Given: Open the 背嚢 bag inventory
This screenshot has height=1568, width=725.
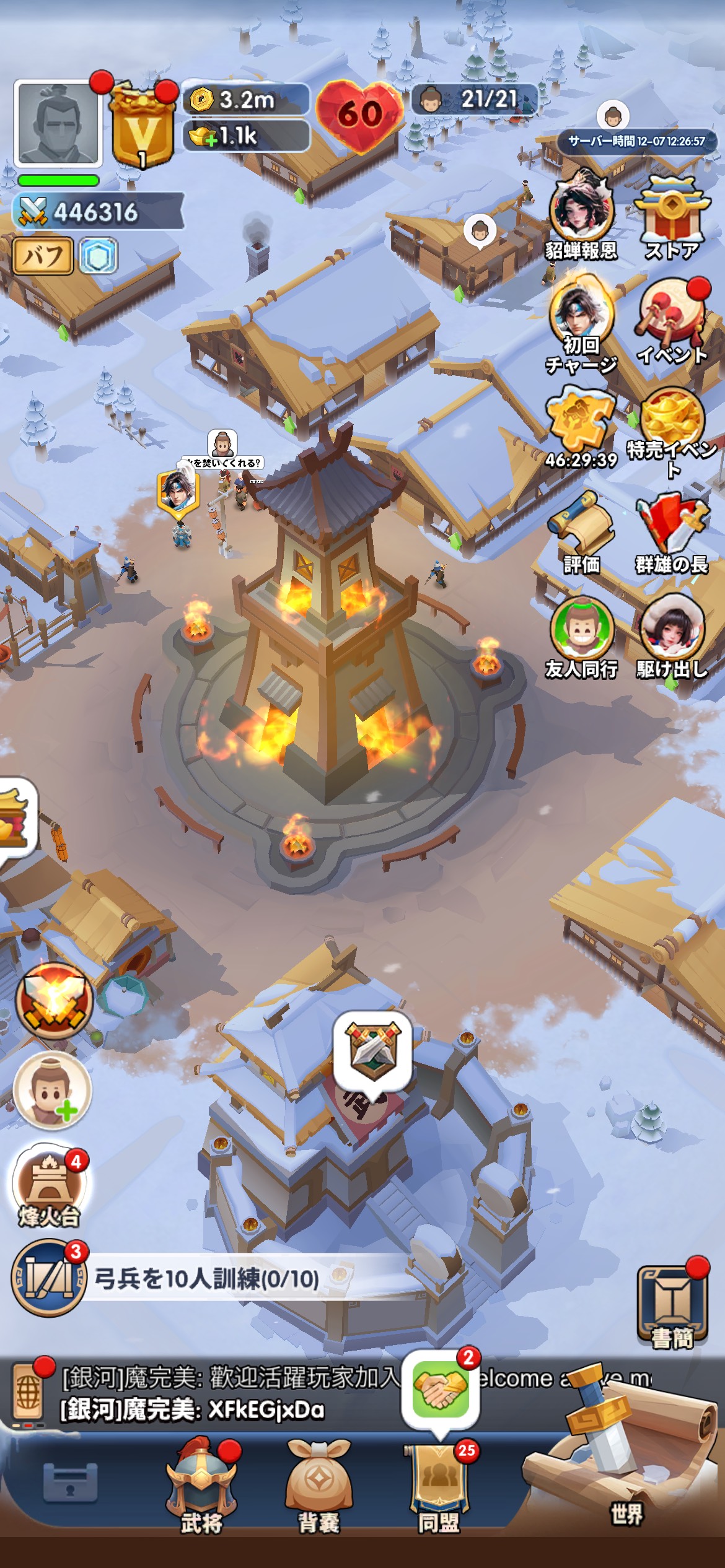Looking at the screenshot, I should [x=319, y=1486].
